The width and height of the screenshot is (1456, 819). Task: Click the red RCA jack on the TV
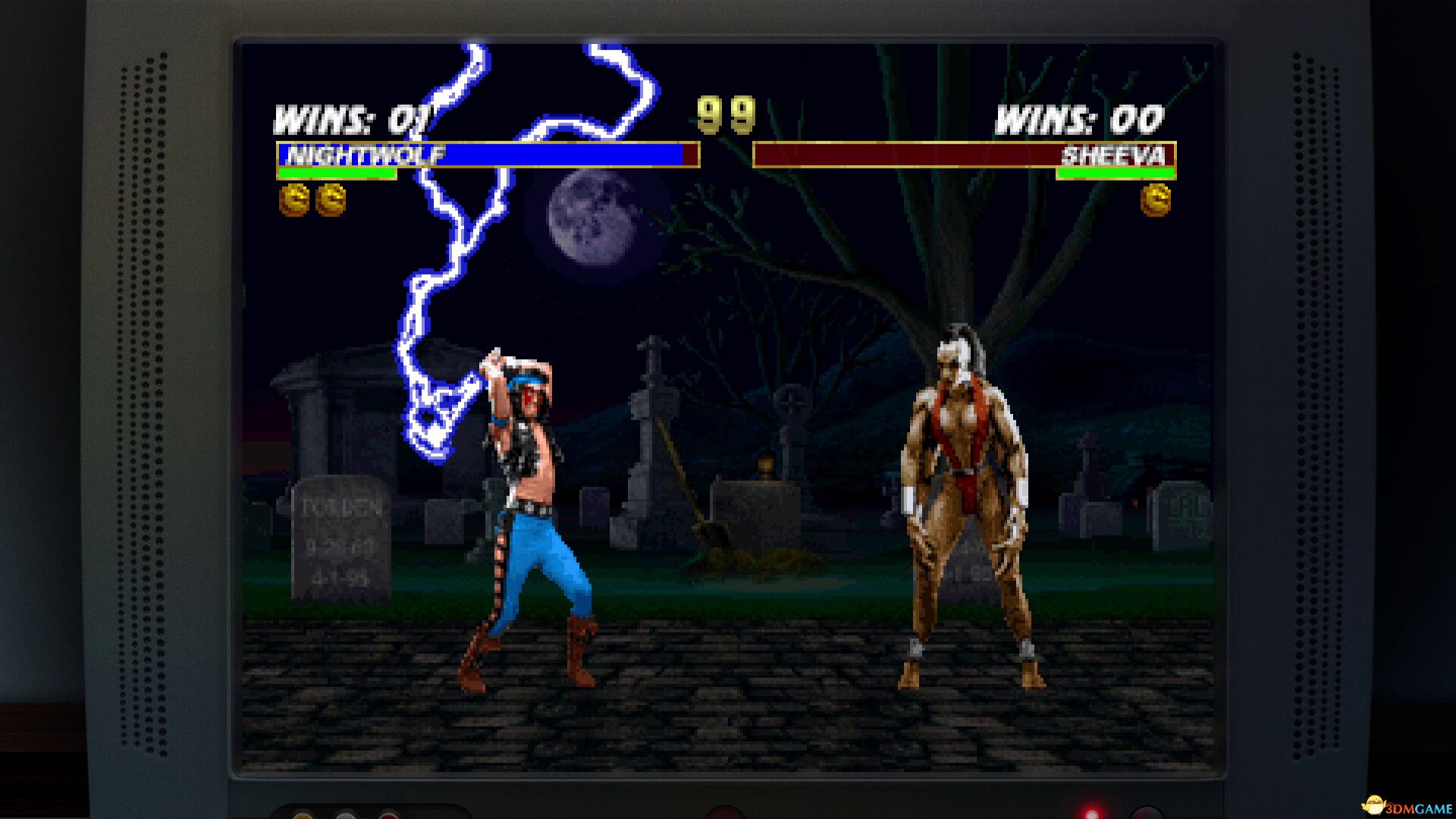(x=388, y=817)
